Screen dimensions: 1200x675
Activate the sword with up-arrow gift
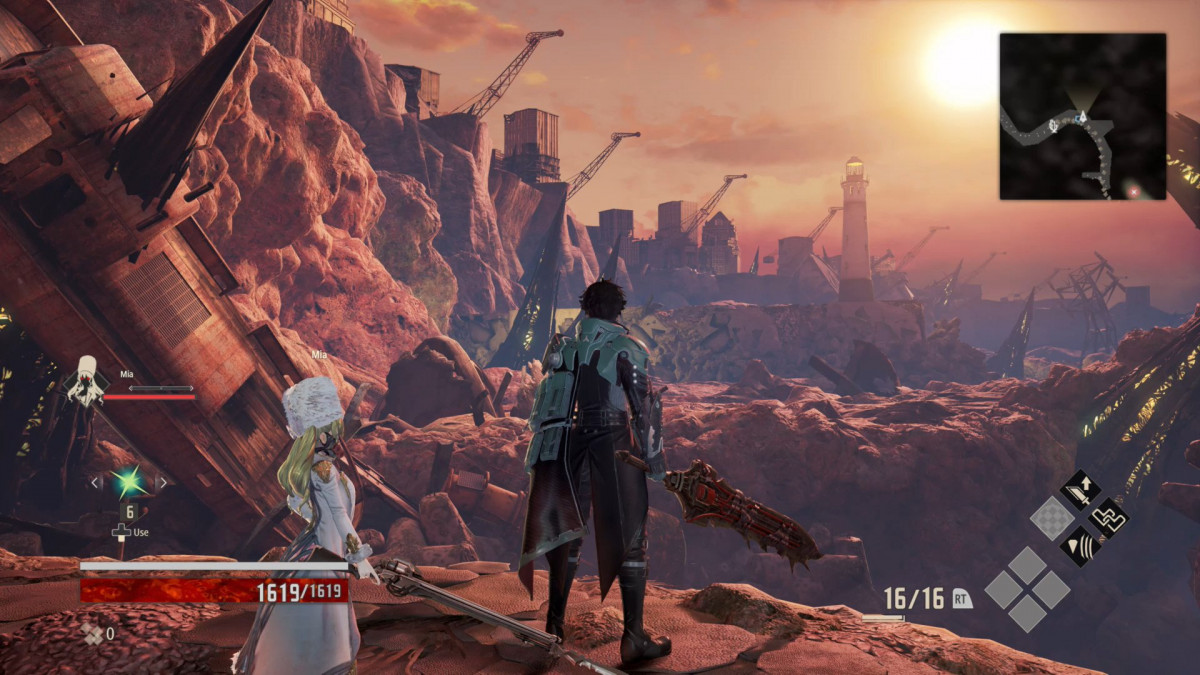pos(1080,490)
